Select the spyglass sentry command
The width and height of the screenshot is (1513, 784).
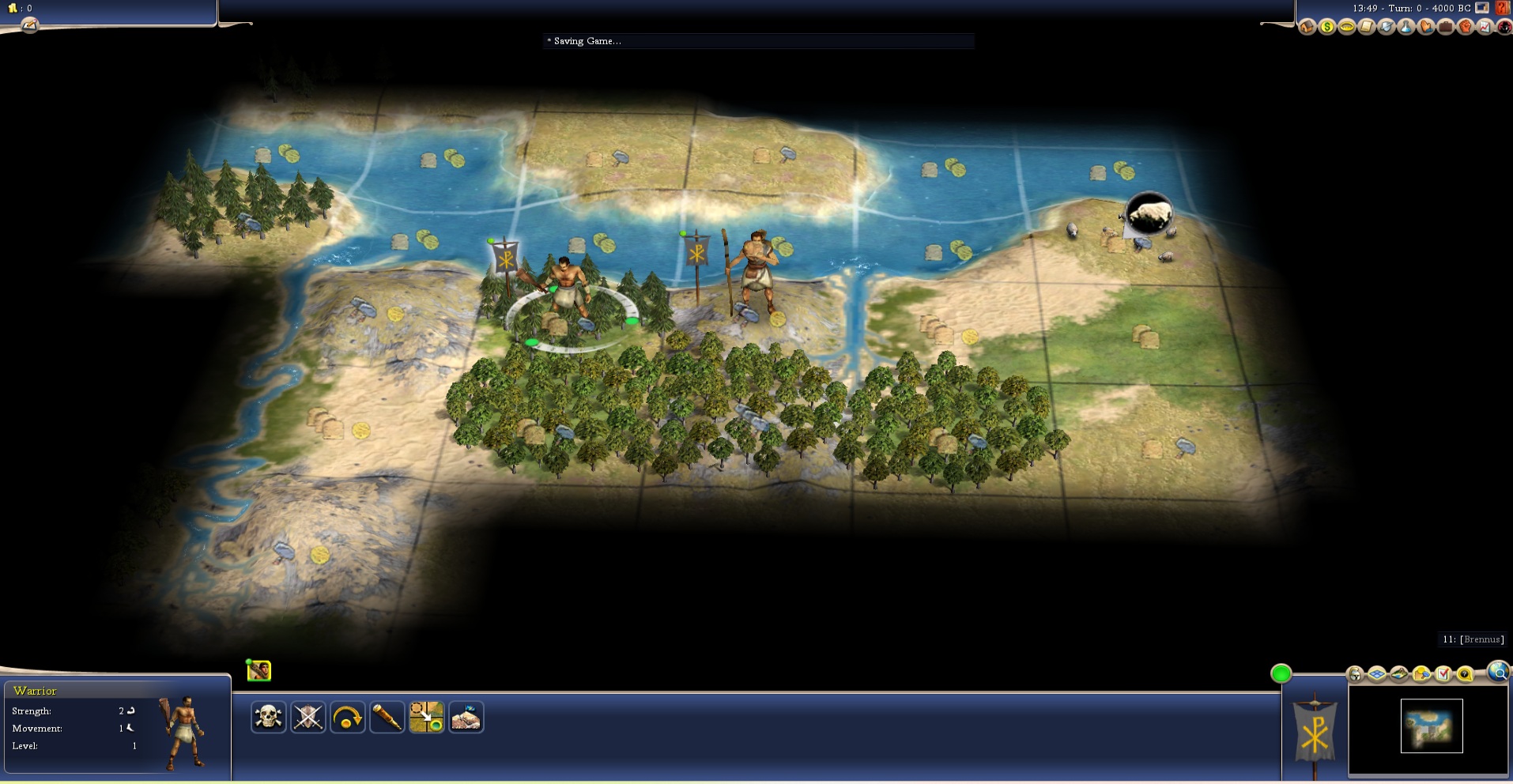(387, 718)
